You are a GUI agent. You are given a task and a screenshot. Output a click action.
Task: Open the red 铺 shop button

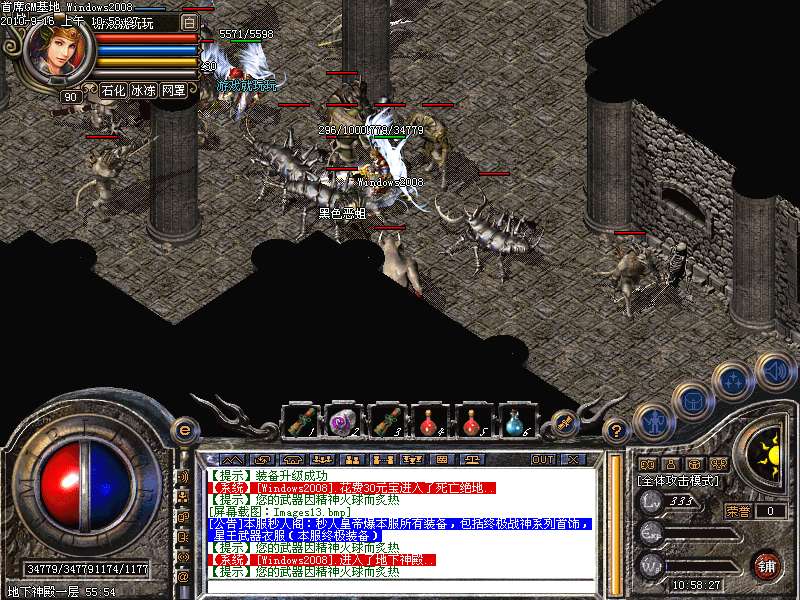coord(767,565)
